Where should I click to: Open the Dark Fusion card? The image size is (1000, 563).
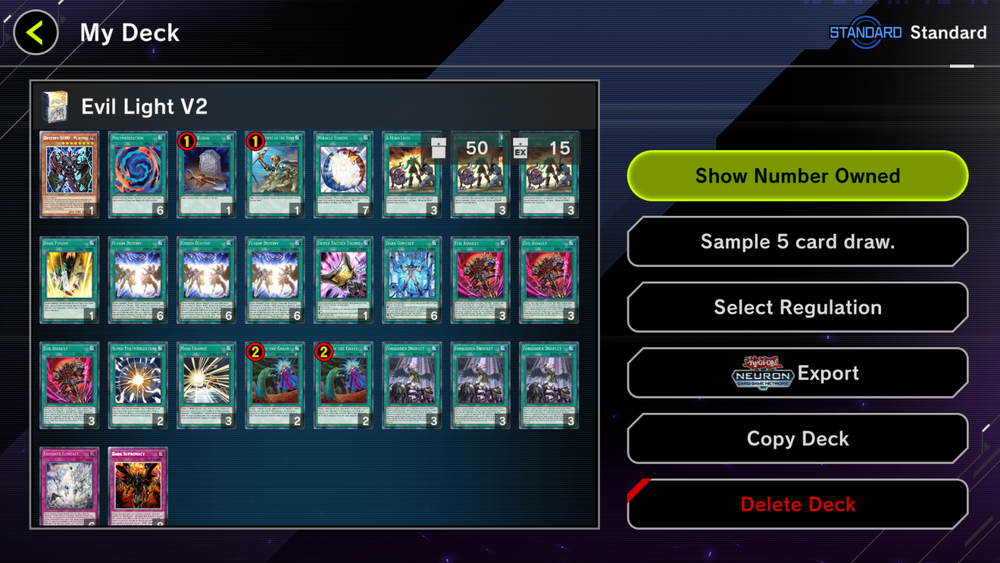(x=69, y=280)
